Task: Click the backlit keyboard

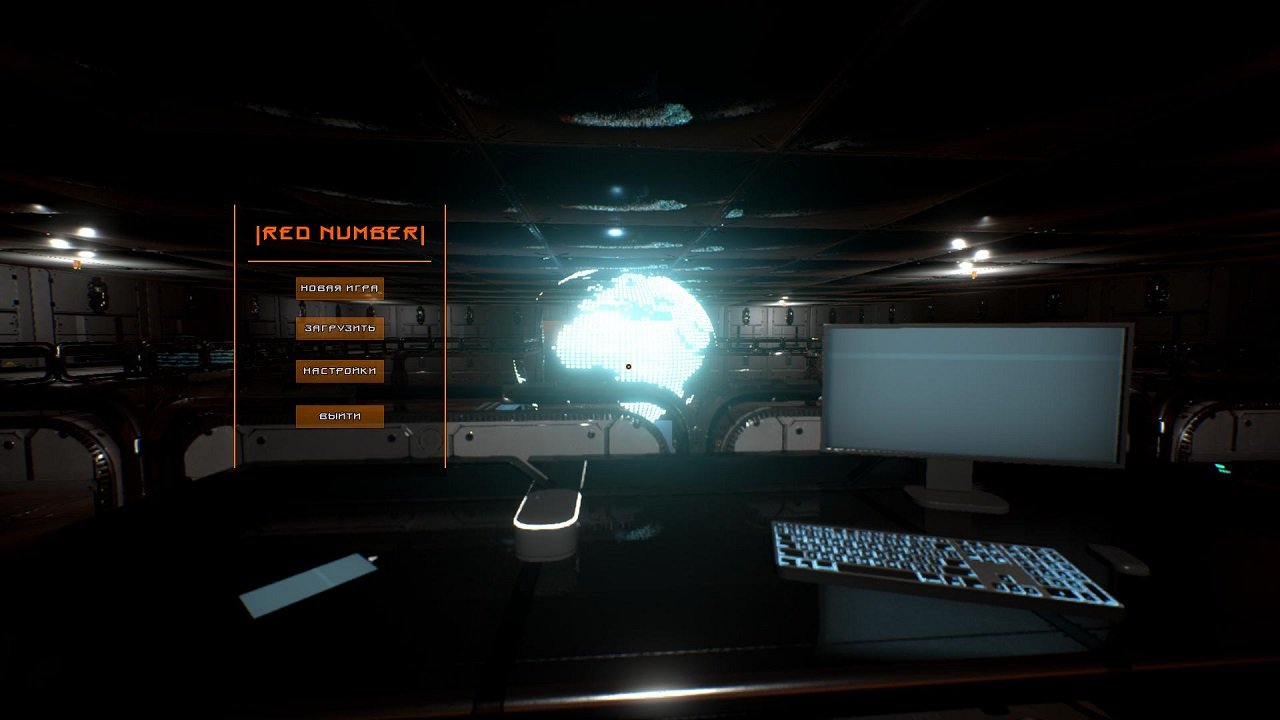Action: click(x=940, y=560)
